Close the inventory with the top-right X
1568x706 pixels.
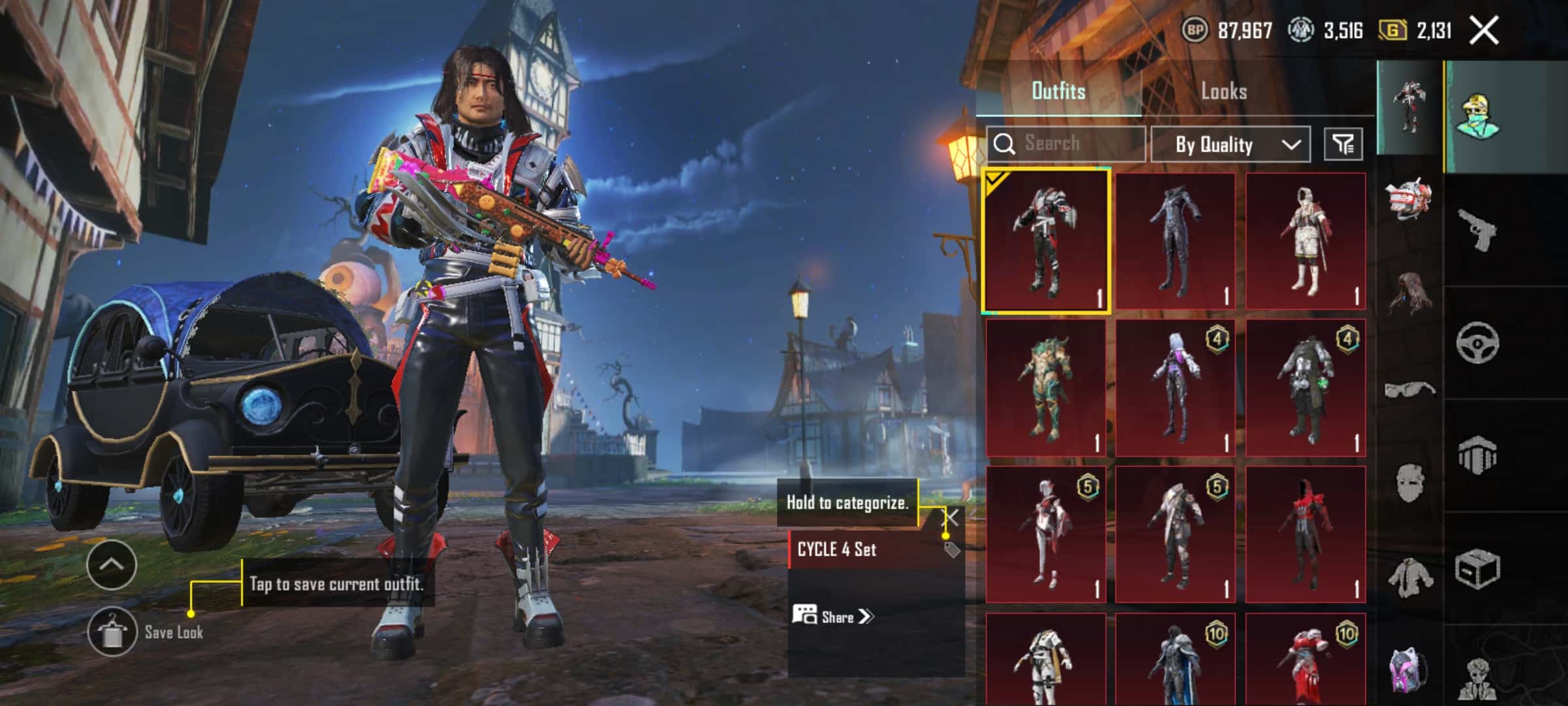click(x=1483, y=31)
